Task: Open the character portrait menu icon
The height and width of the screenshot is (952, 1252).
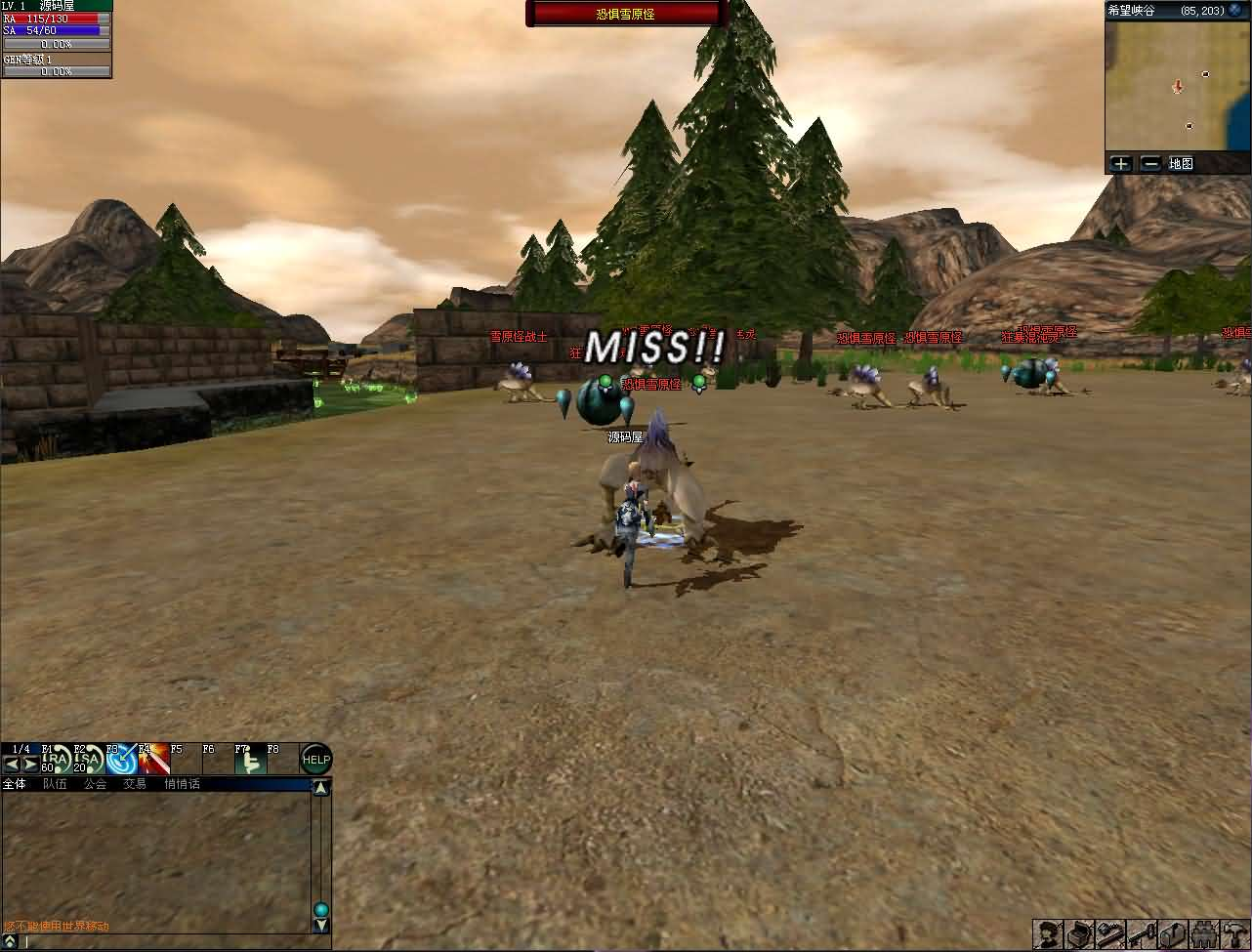Action: click(1049, 934)
